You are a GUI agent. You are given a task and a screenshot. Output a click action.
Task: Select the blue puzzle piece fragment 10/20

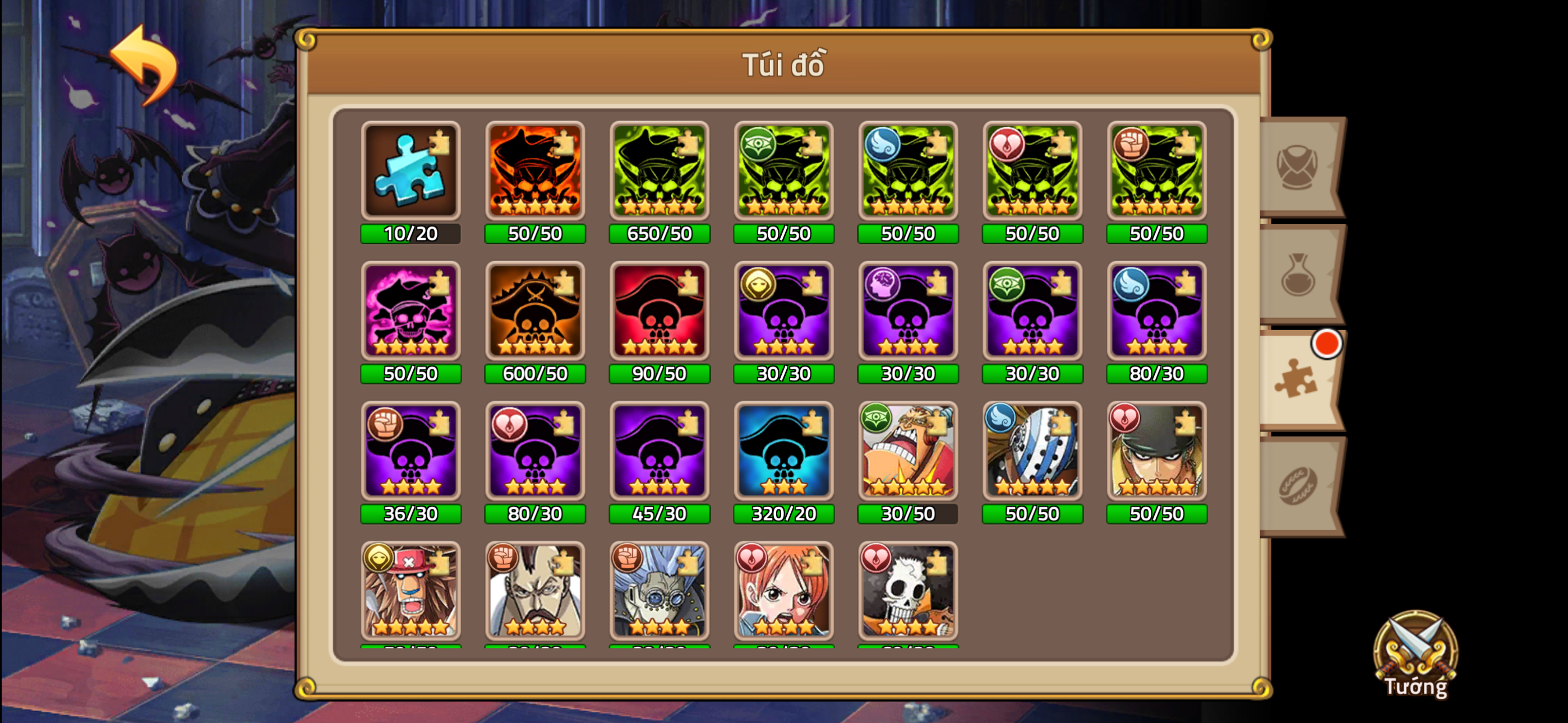coord(411,172)
